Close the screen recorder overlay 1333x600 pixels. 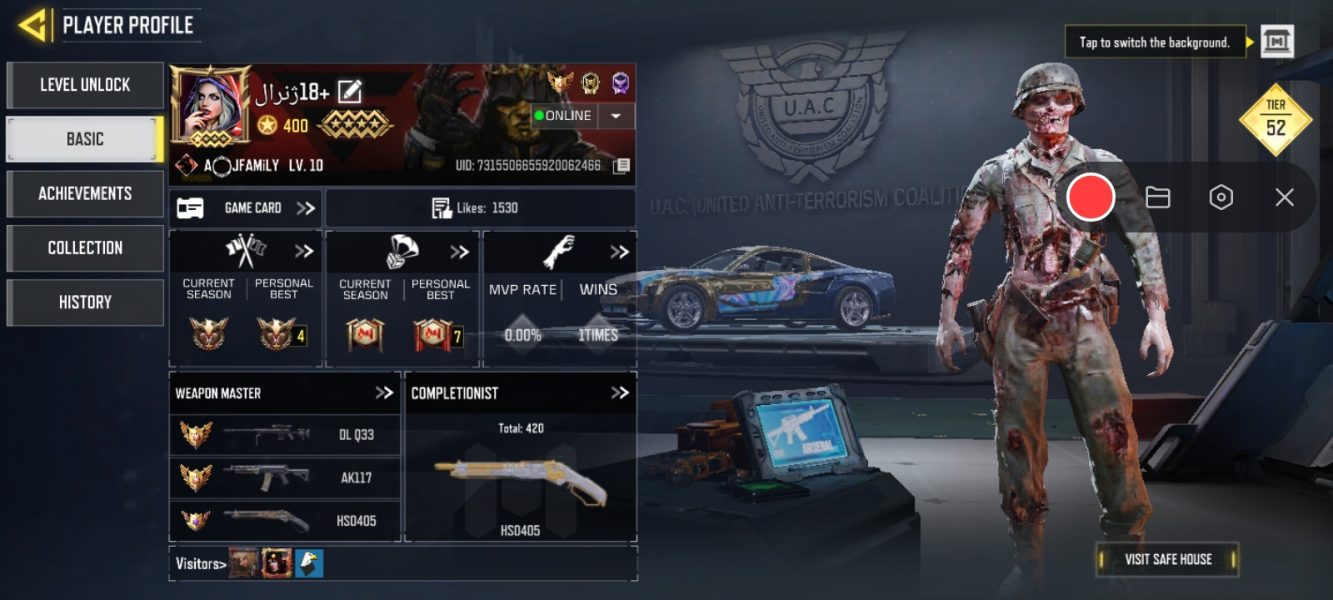[1284, 197]
